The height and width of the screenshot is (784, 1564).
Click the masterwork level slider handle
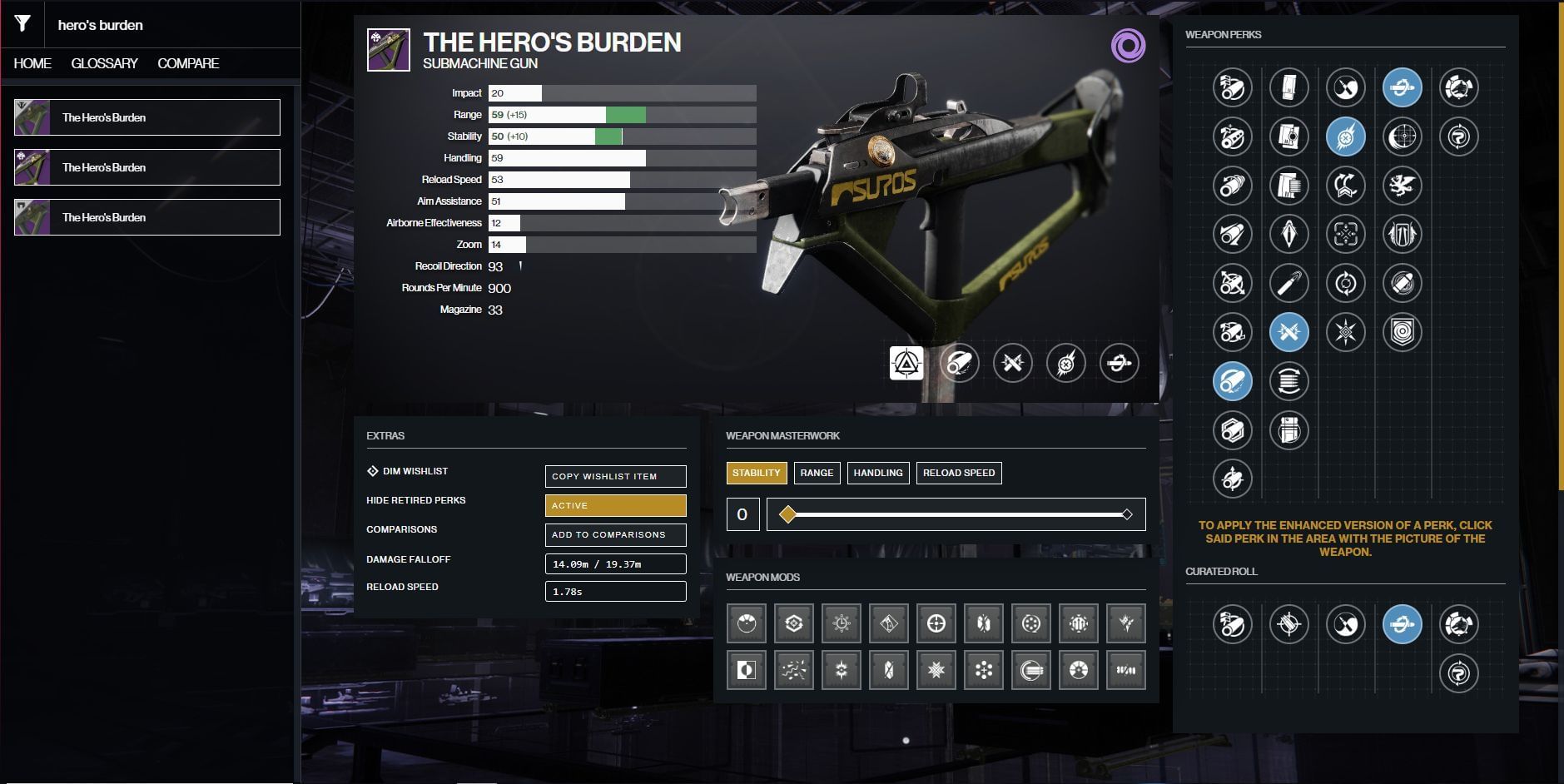click(x=787, y=514)
